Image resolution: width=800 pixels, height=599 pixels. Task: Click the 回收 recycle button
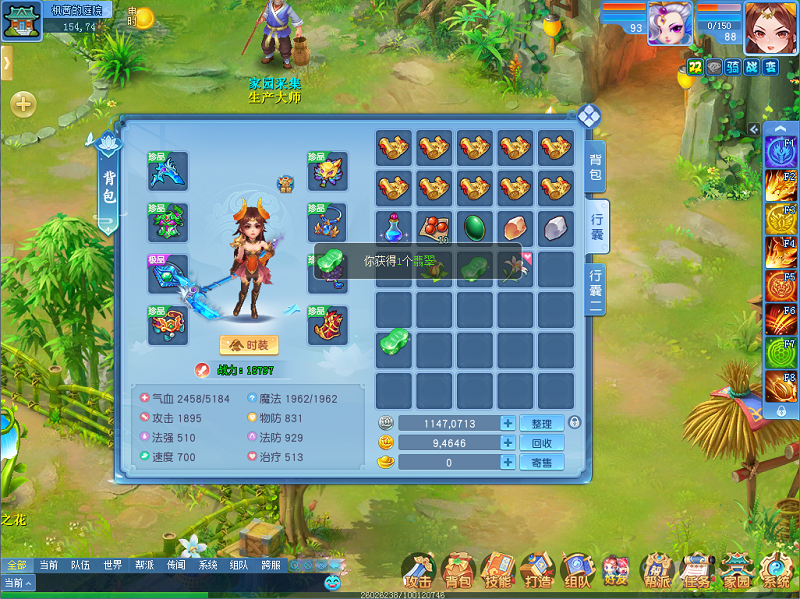click(x=541, y=443)
